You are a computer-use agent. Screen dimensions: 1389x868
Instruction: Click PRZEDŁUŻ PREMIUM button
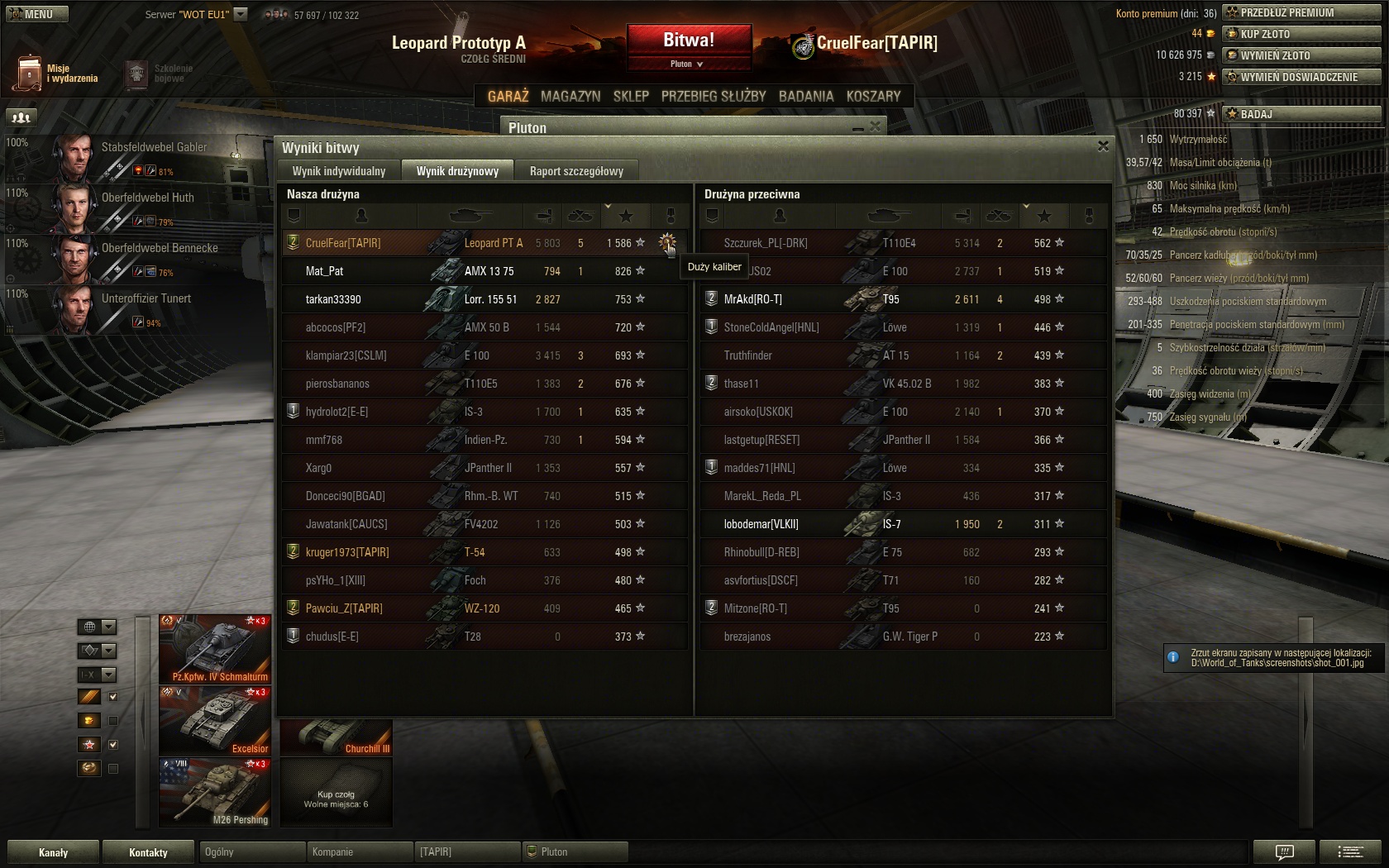1302,12
